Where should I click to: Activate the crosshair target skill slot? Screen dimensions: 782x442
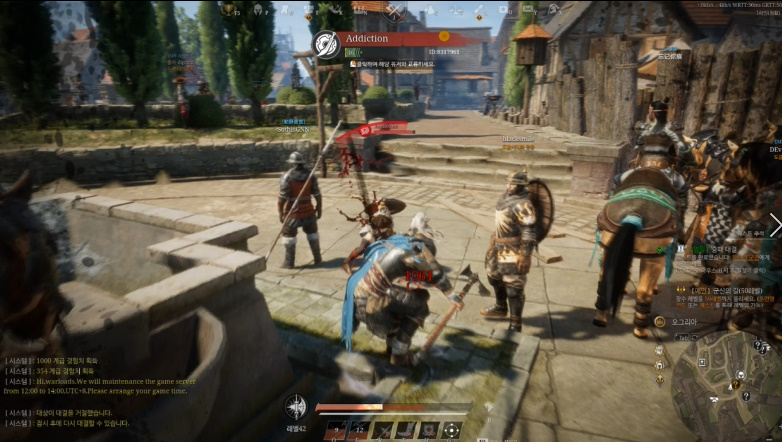(x=451, y=430)
